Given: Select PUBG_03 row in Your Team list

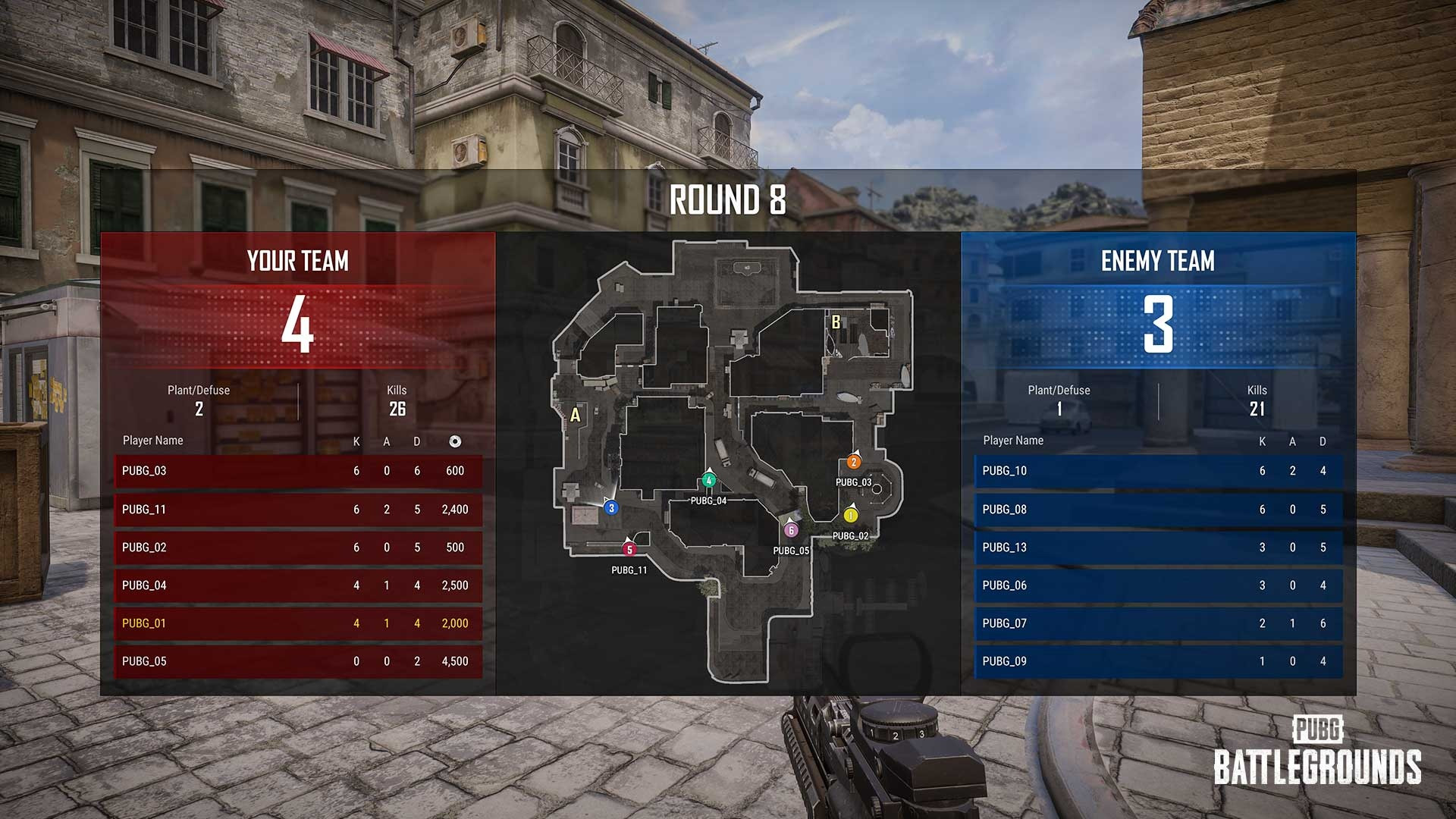Looking at the screenshot, I should (x=298, y=471).
